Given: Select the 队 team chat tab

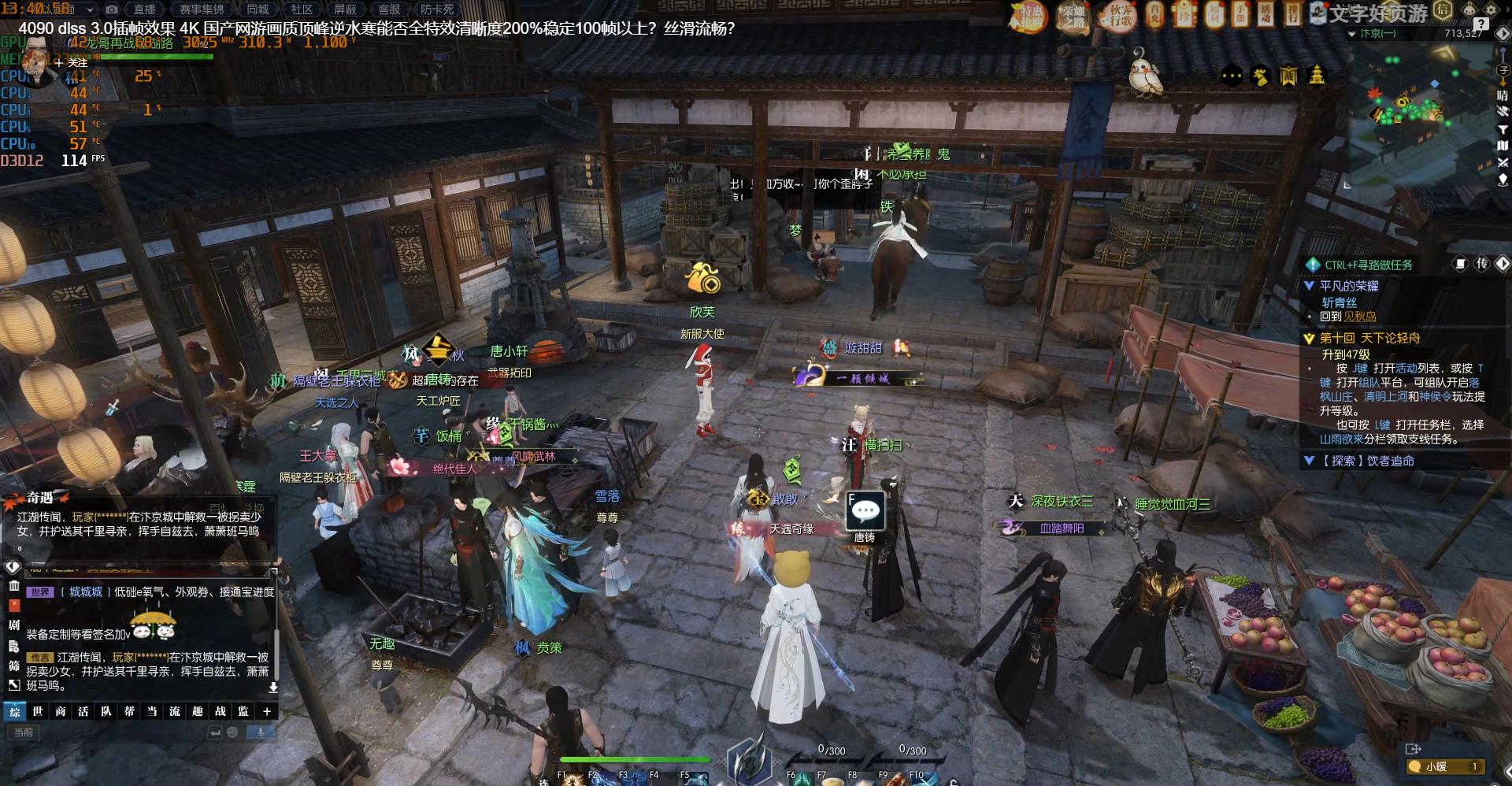Looking at the screenshot, I should (106, 711).
